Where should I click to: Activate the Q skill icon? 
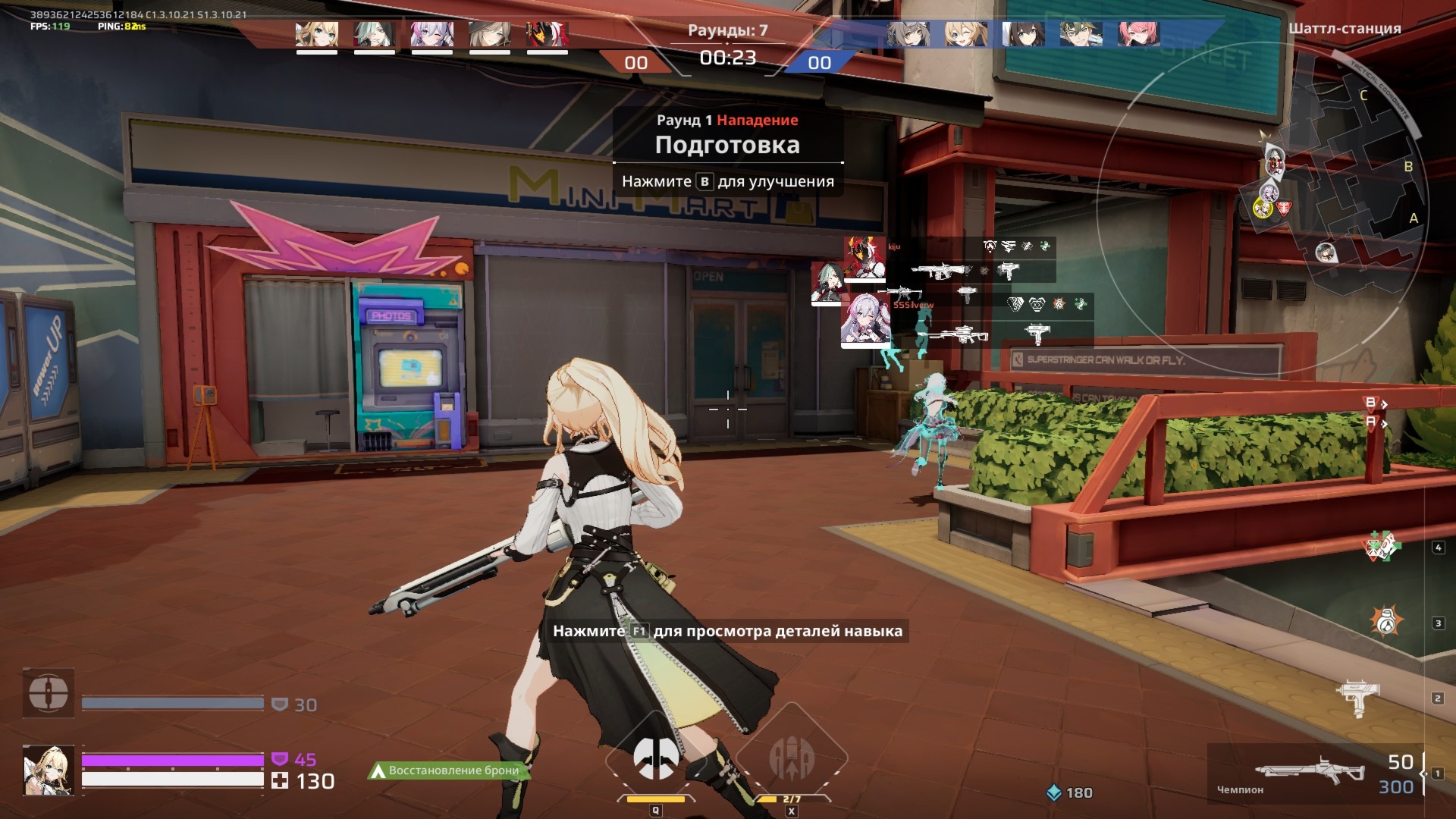[x=655, y=758]
